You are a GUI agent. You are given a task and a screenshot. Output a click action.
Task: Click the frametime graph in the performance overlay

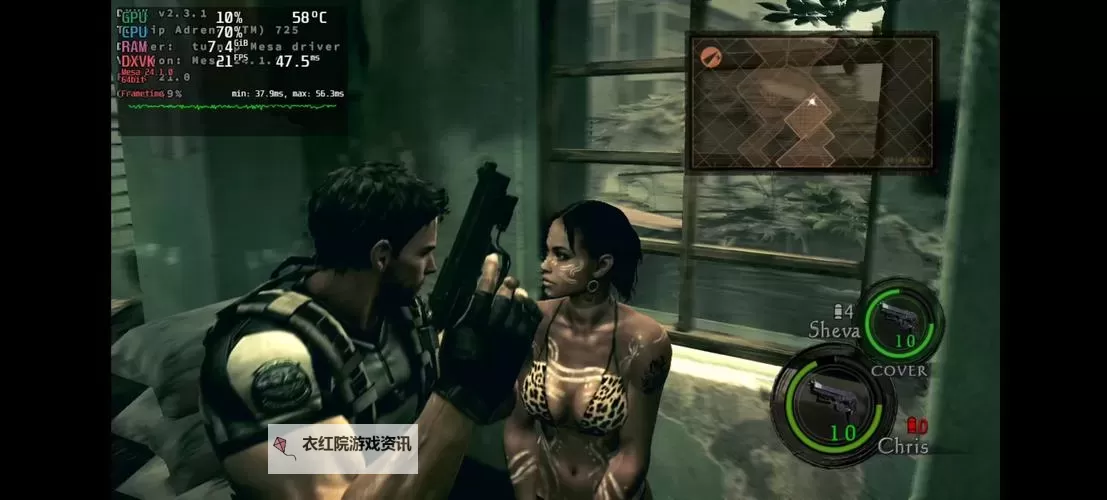pyautogui.click(x=232, y=106)
